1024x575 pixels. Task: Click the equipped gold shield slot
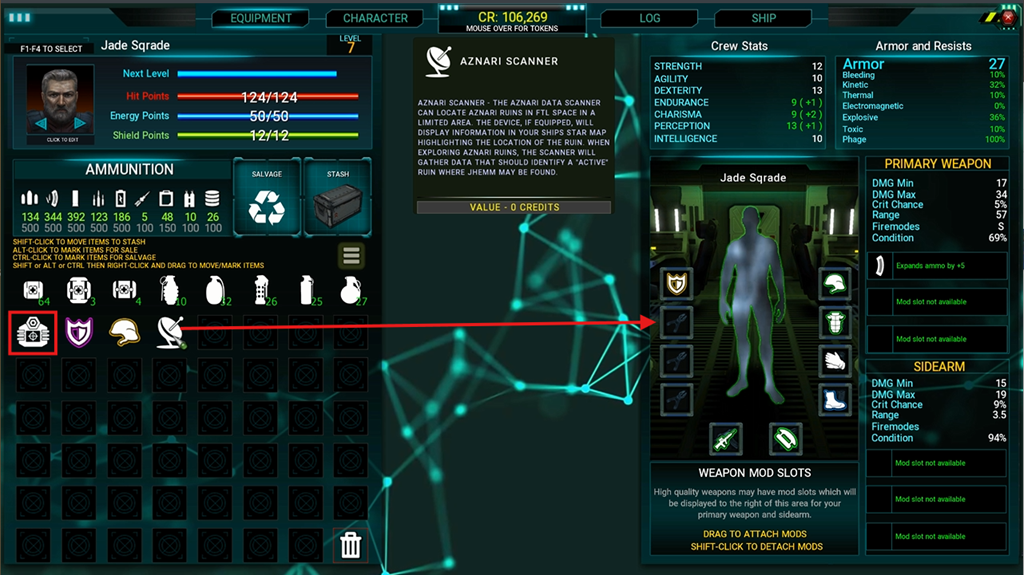(x=676, y=284)
